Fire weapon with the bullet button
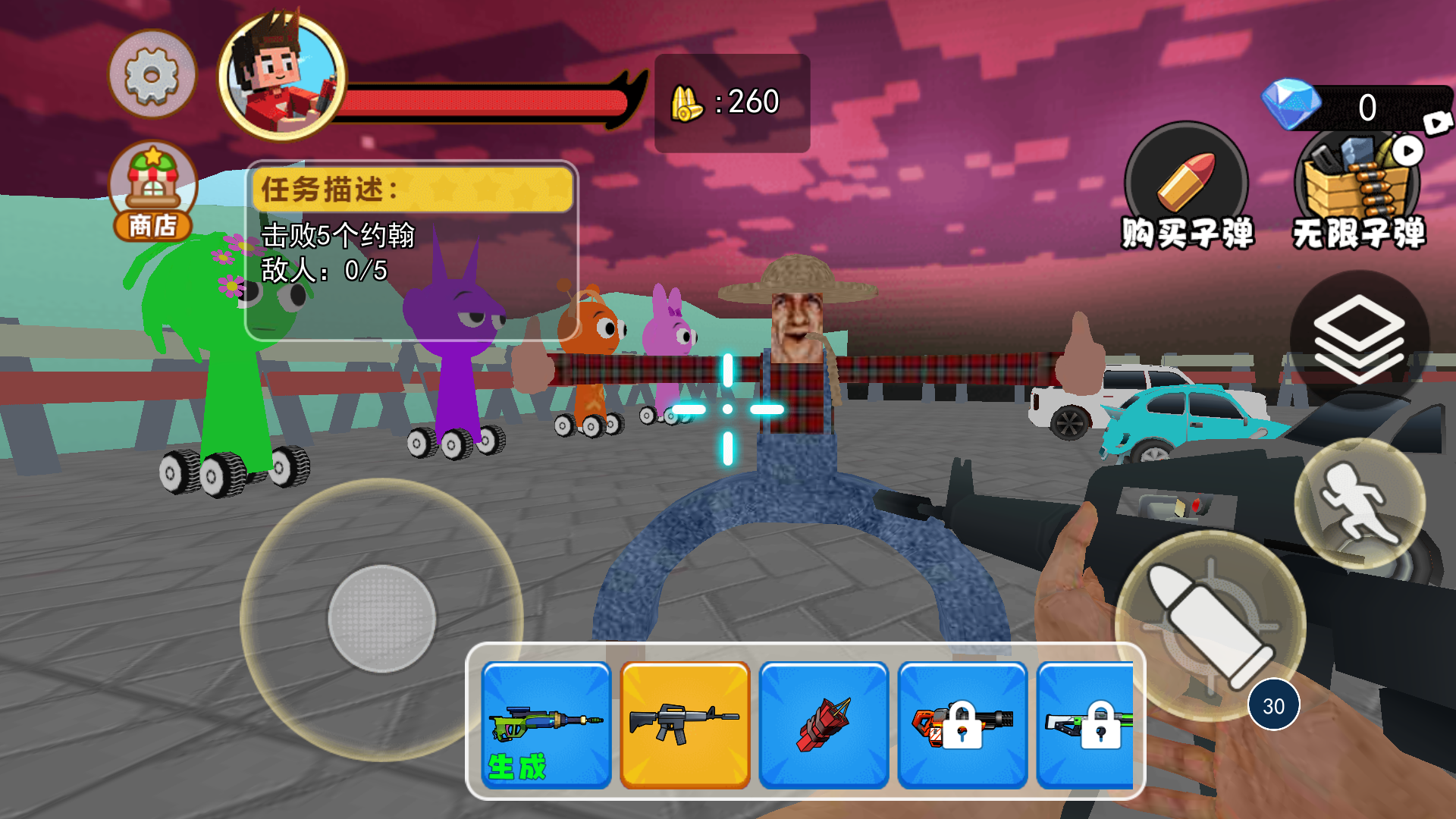The width and height of the screenshot is (1456, 819). coord(1210,626)
